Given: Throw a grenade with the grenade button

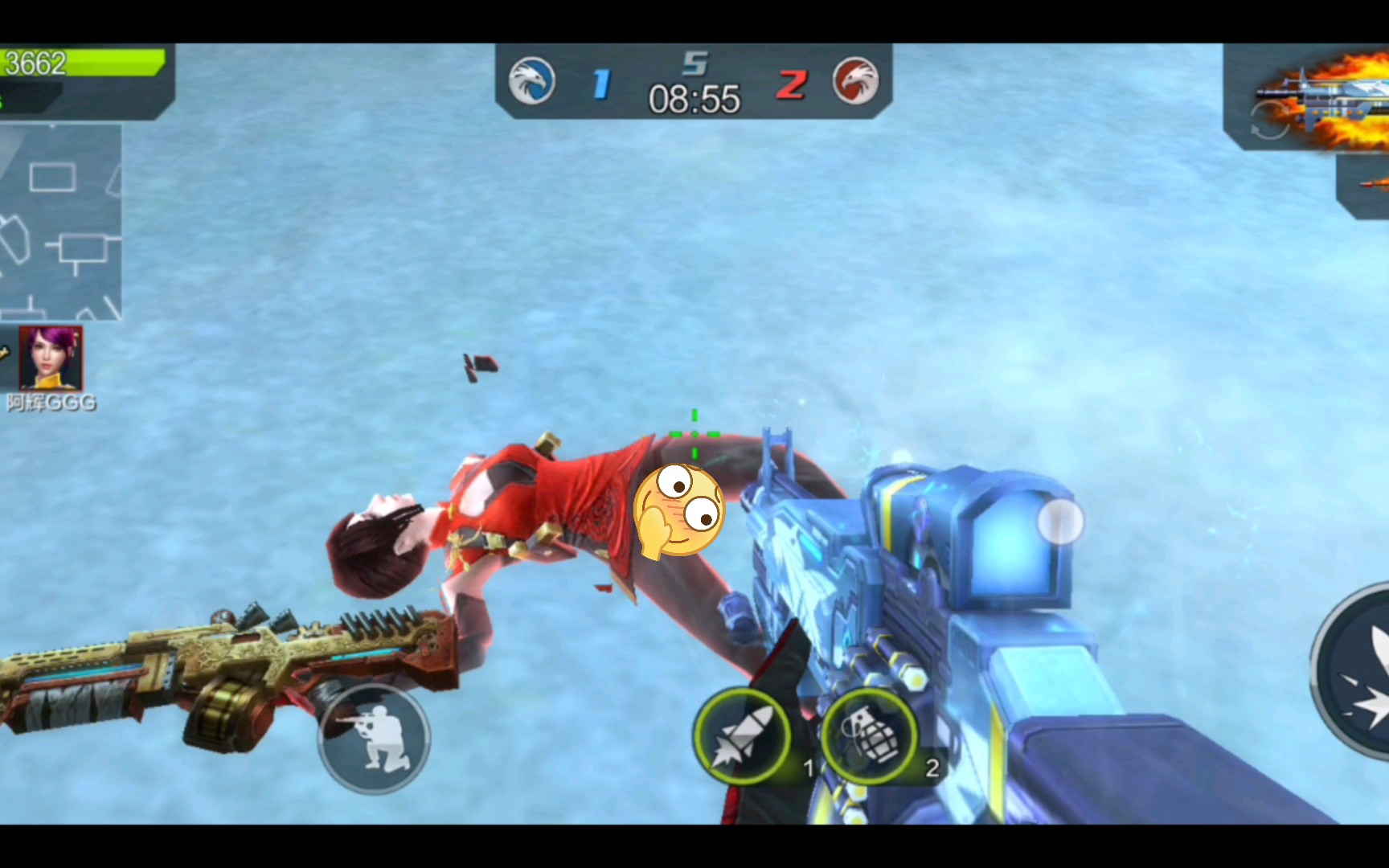Looking at the screenshot, I should 869,735.
